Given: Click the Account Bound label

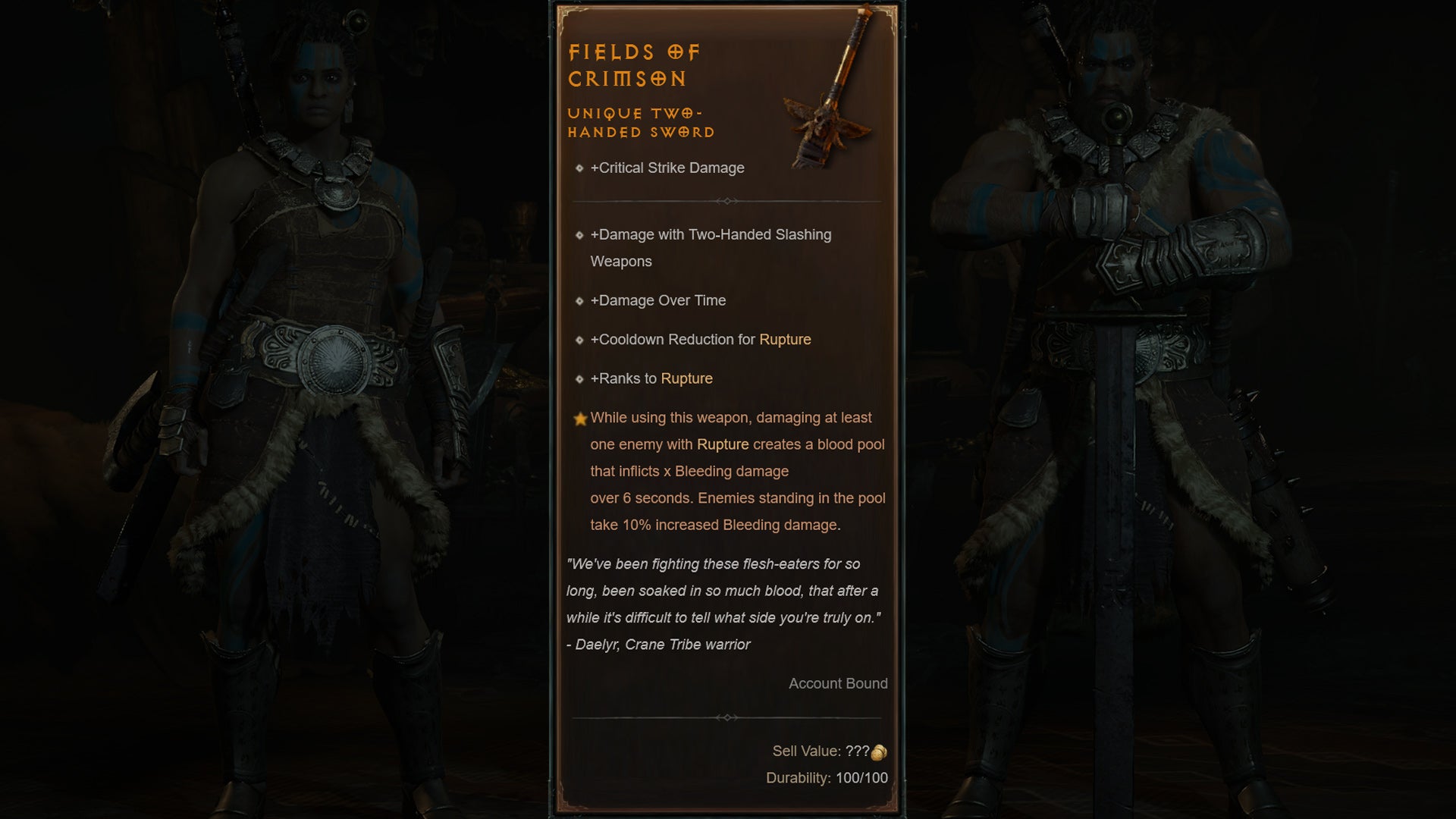Looking at the screenshot, I should 838,683.
